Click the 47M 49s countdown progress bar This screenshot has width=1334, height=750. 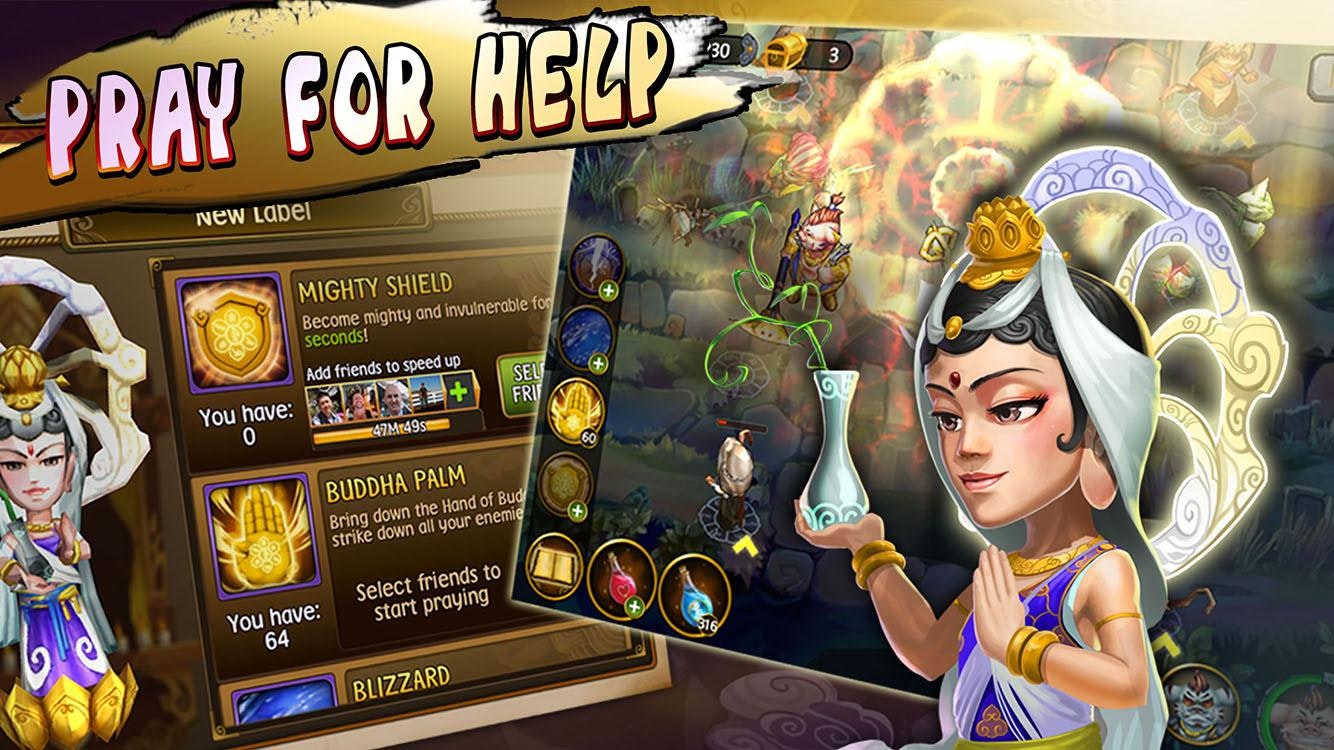coord(400,429)
